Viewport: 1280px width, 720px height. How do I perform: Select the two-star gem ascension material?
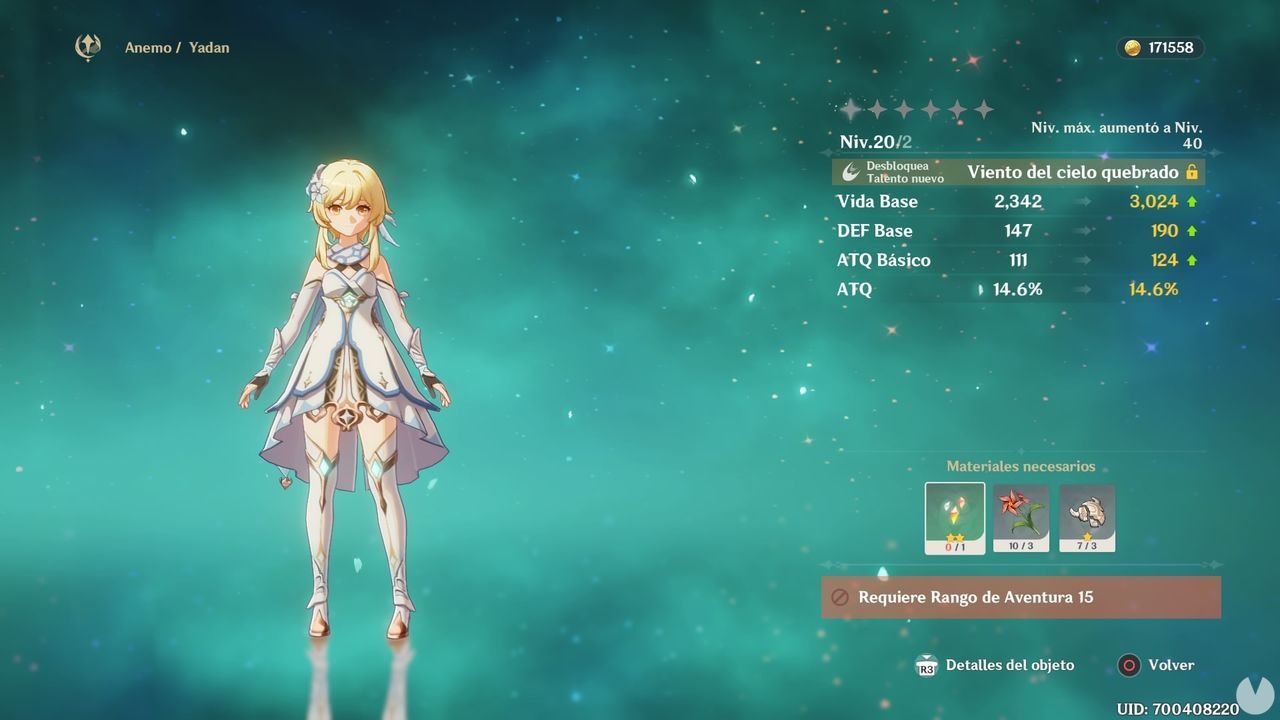pyautogui.click(x=954, y=518)
